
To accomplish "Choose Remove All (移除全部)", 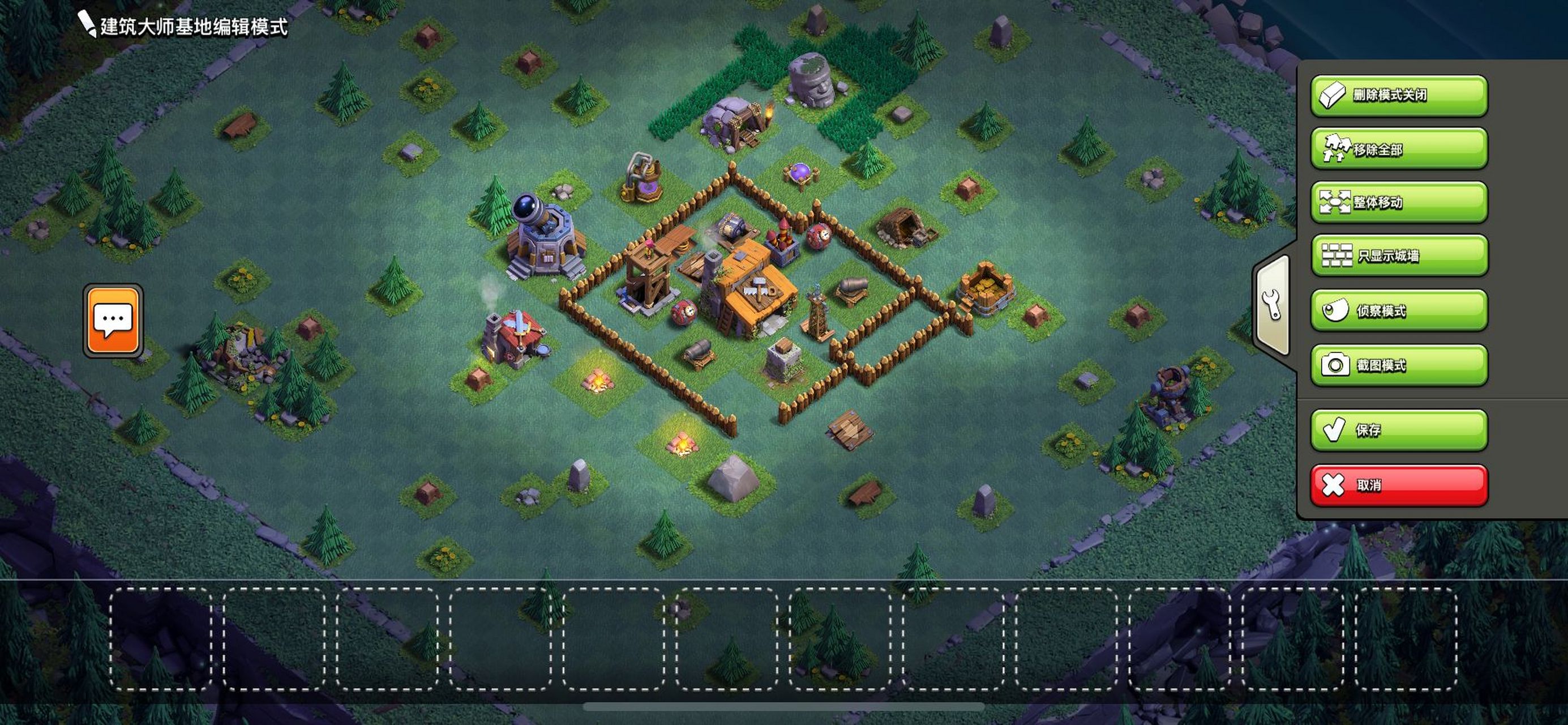I will [x=1399, y=148].
